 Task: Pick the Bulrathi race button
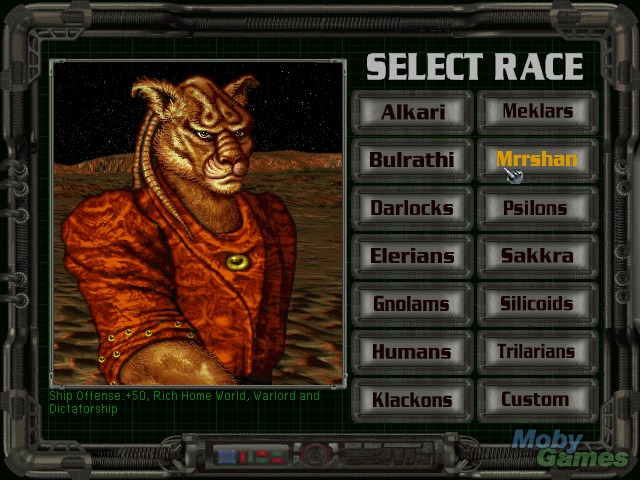tap(412, 160)
